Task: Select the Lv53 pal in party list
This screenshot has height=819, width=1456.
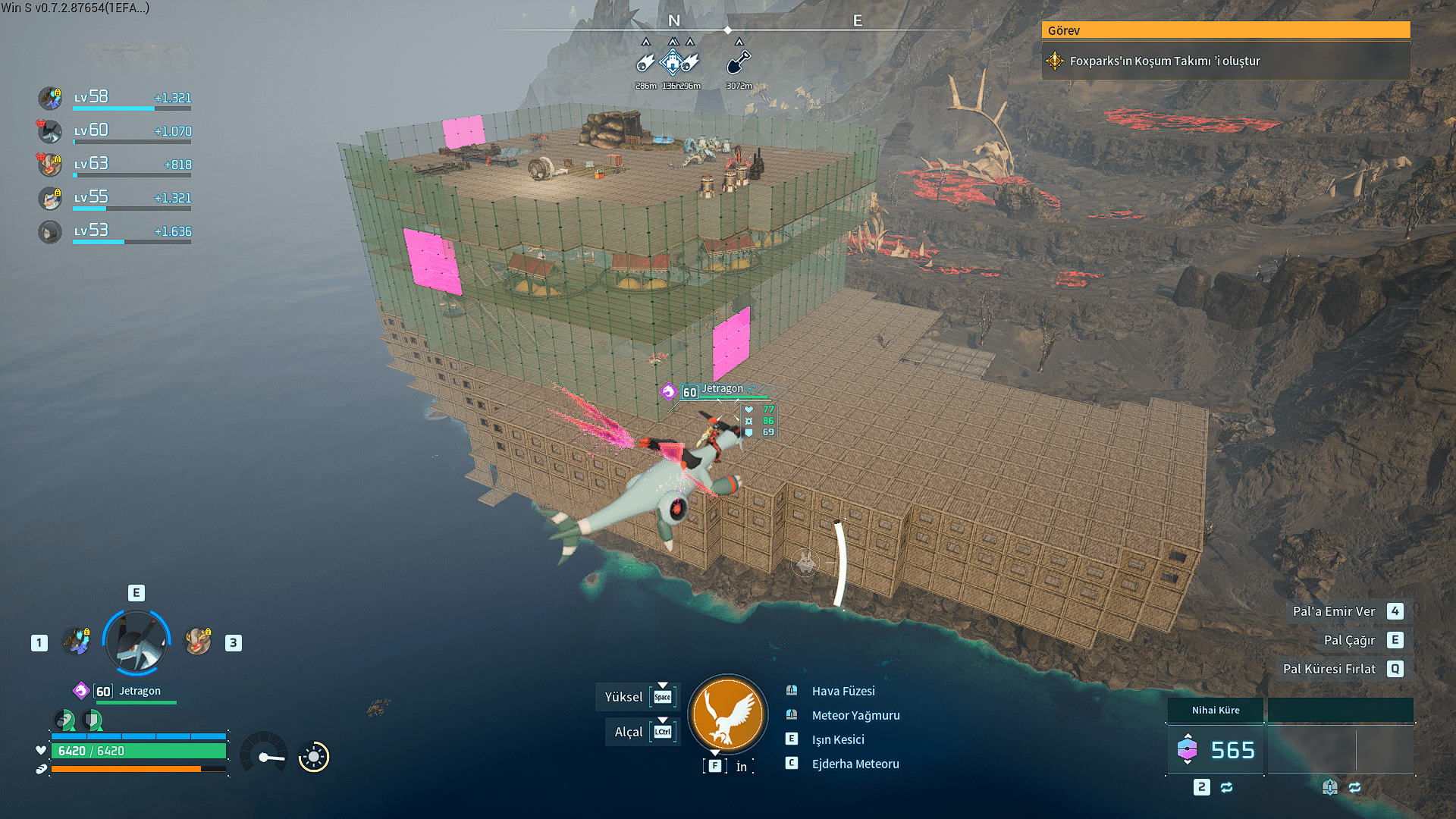Action: 50,231
